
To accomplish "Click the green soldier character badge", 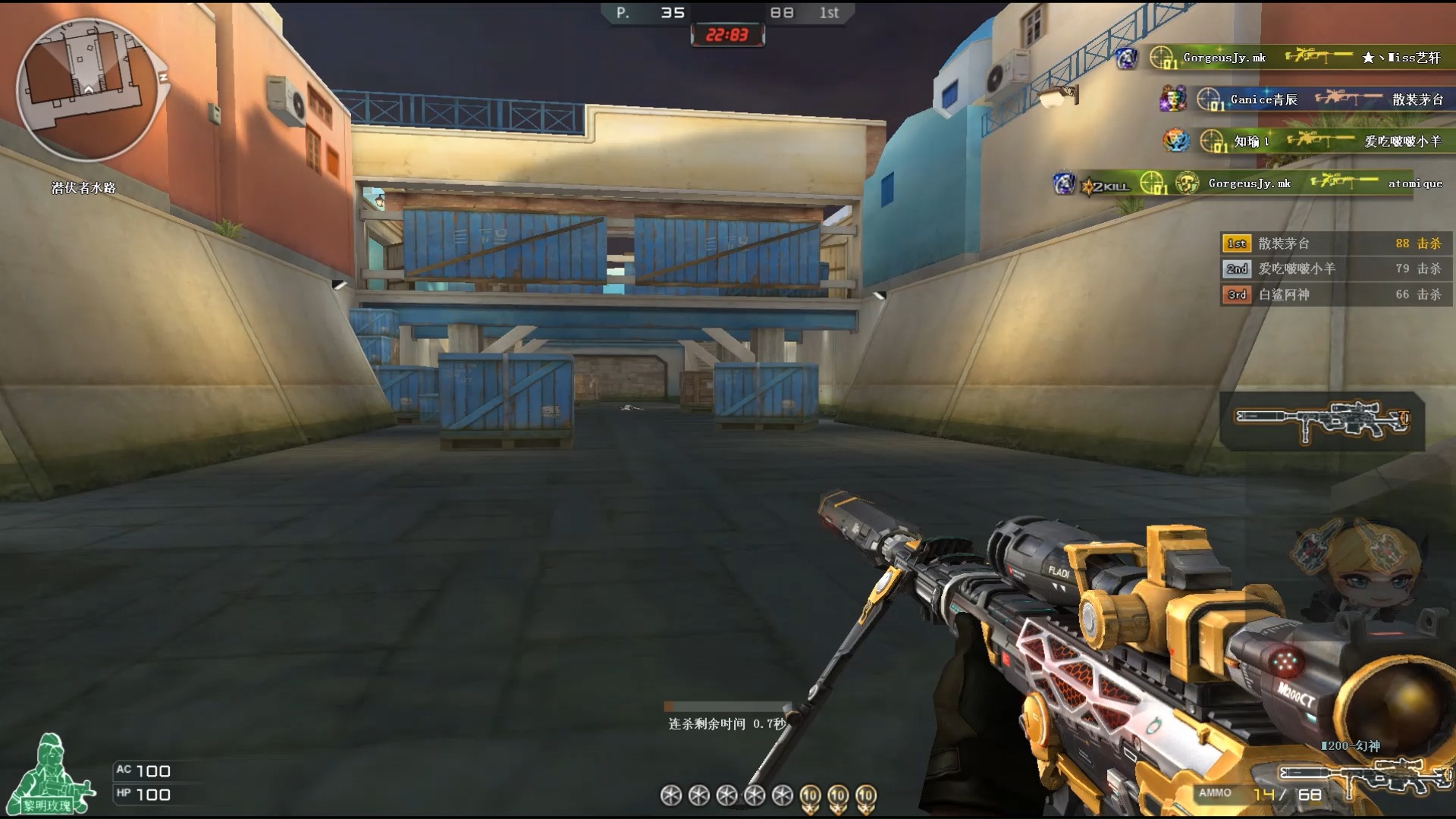I will (x=52, y=775).
